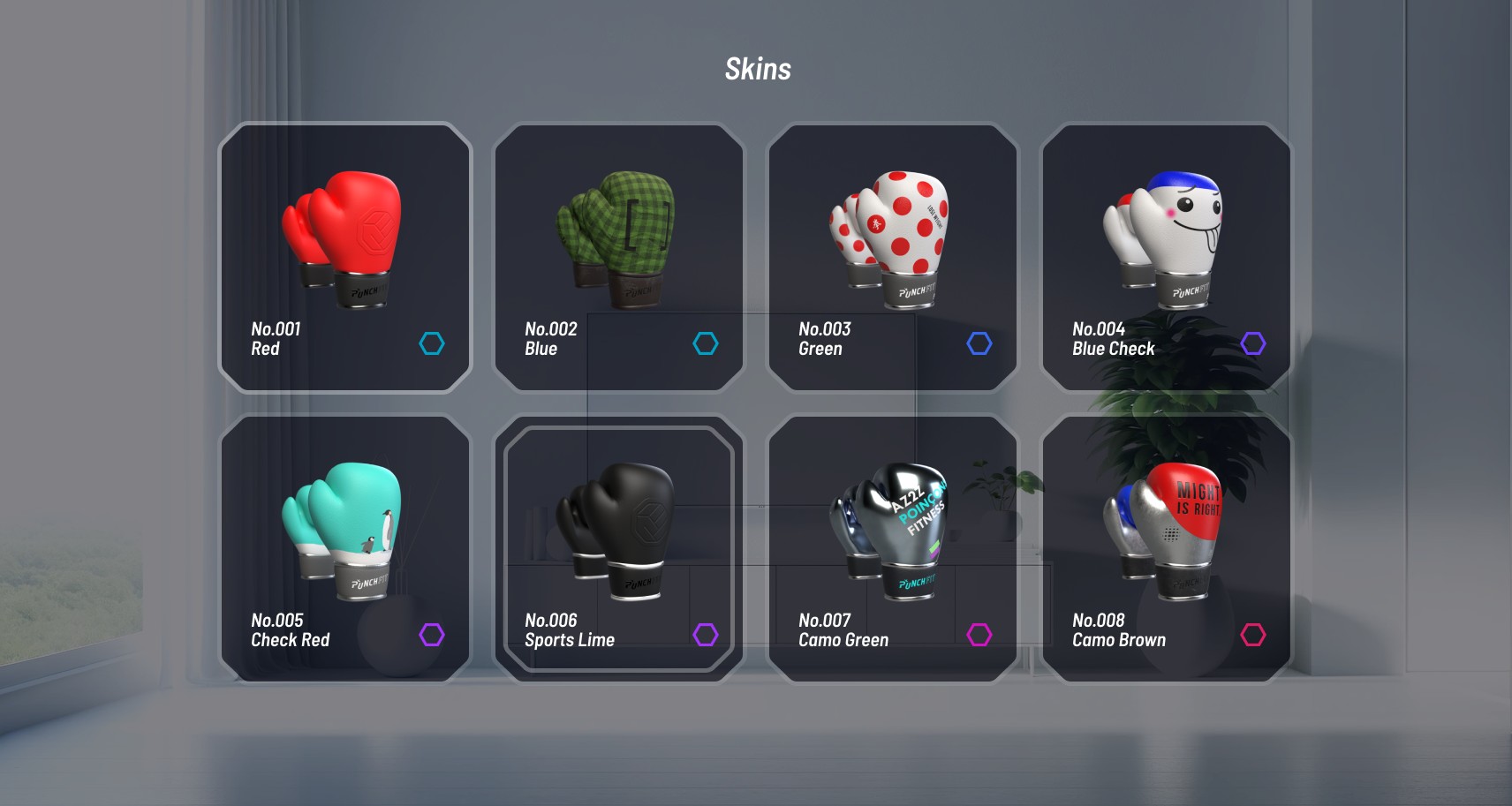The width and height of the screenshot is (1512, 806).
Task: Click the hexagon icon on No.003 Green
Action: pos(979,343)
